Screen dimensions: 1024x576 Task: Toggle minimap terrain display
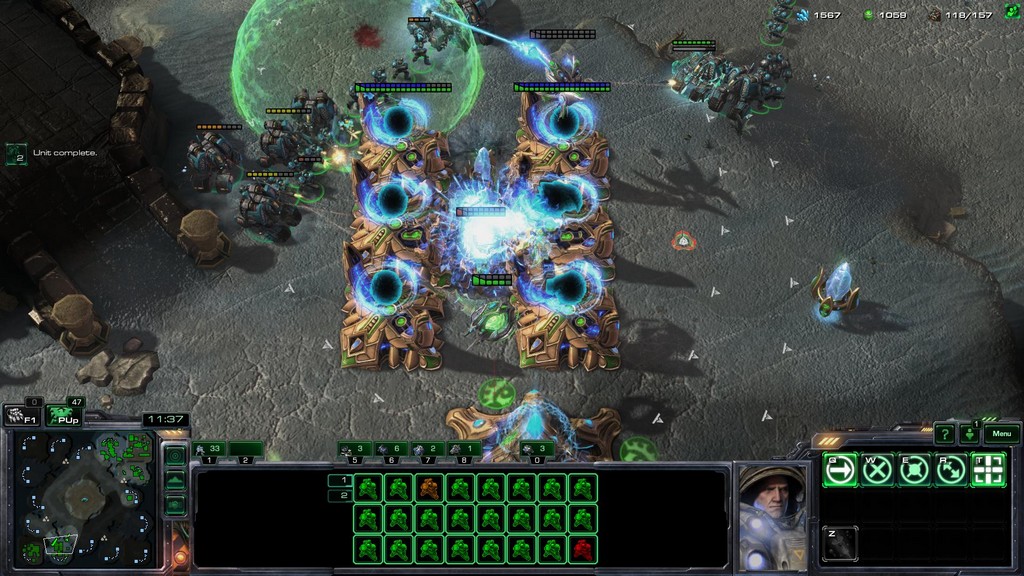(x=174, y=480)
